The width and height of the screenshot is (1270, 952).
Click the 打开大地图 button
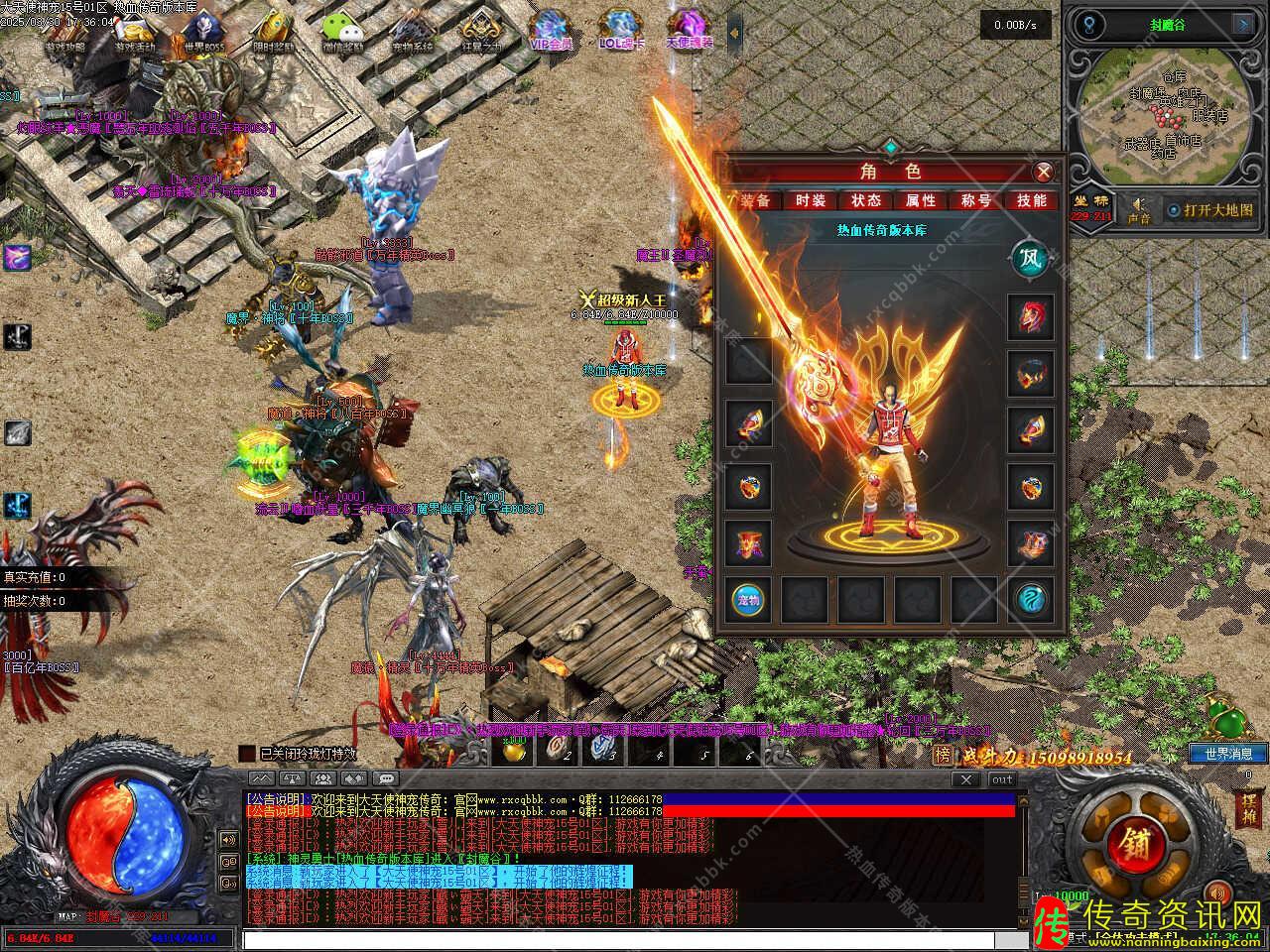coord(1209,210)
